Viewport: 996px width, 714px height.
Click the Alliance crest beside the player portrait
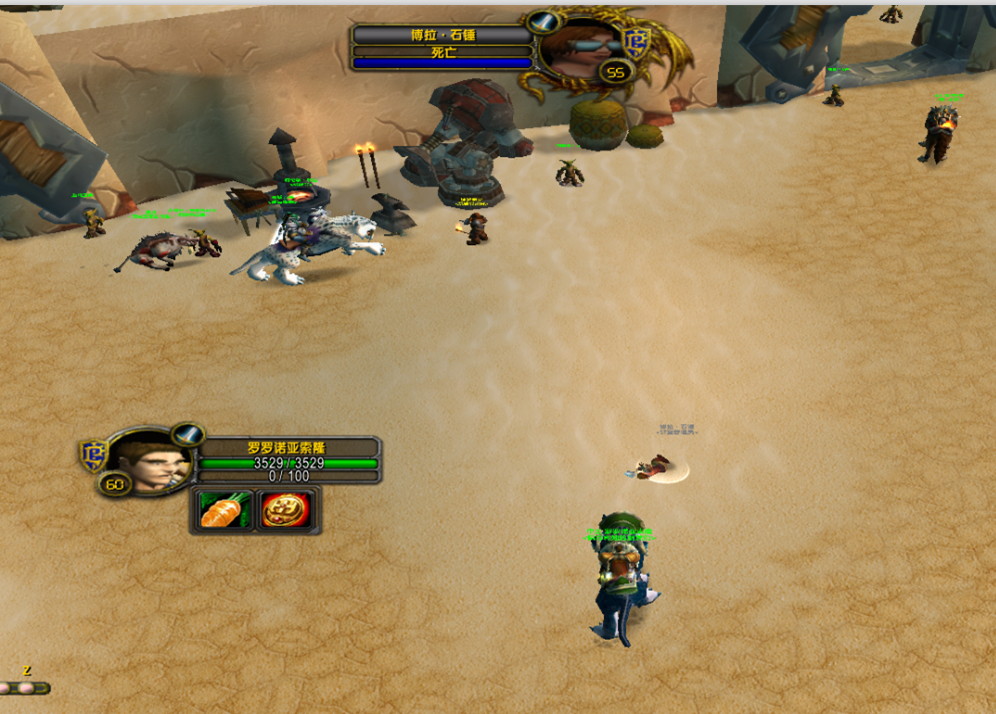click(93, 454)
